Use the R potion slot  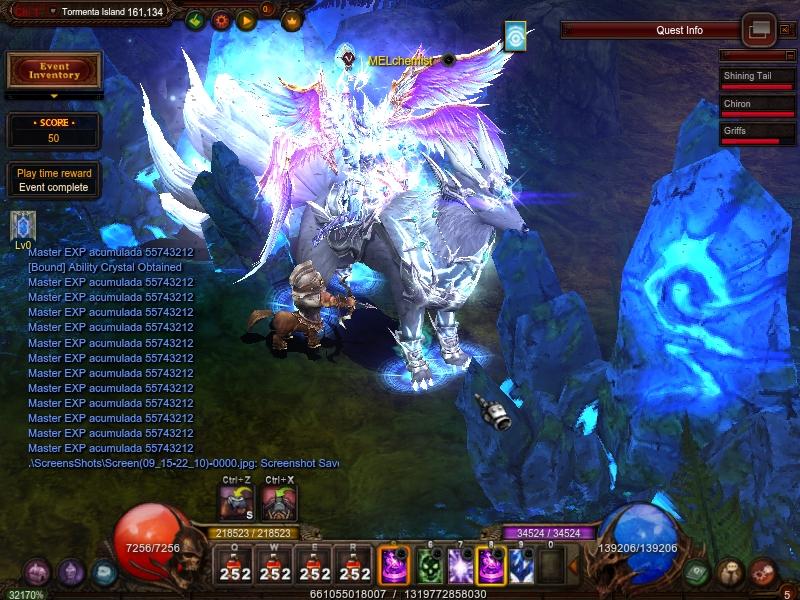tap(355, 564)
